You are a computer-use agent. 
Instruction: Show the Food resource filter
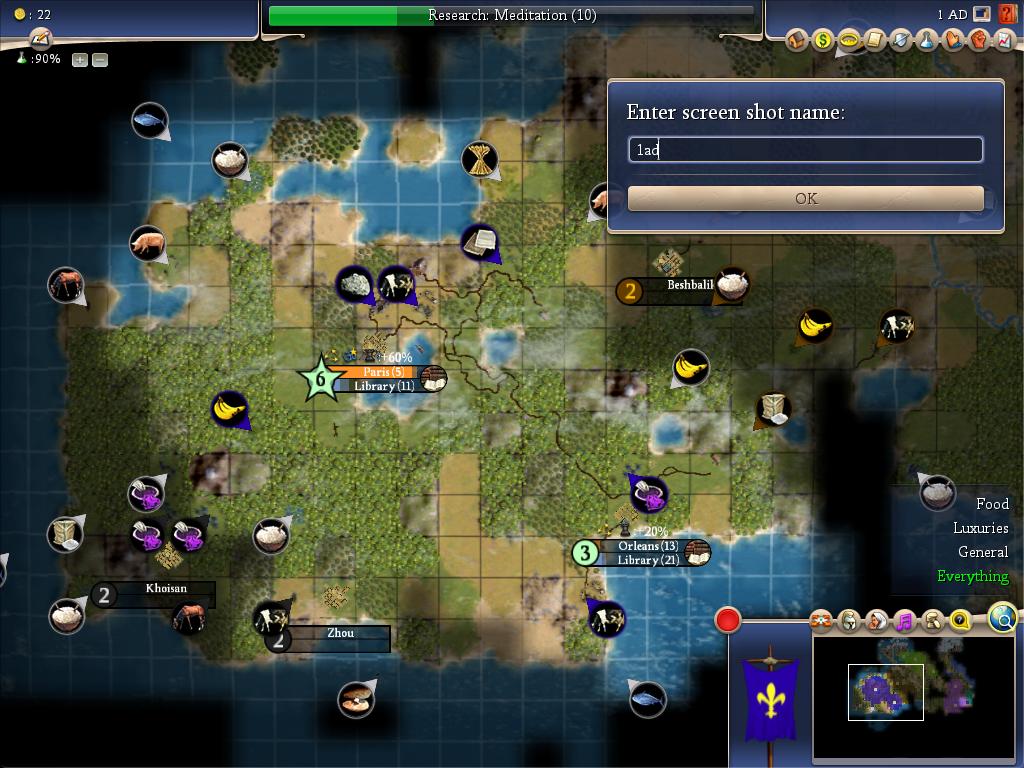992,504
